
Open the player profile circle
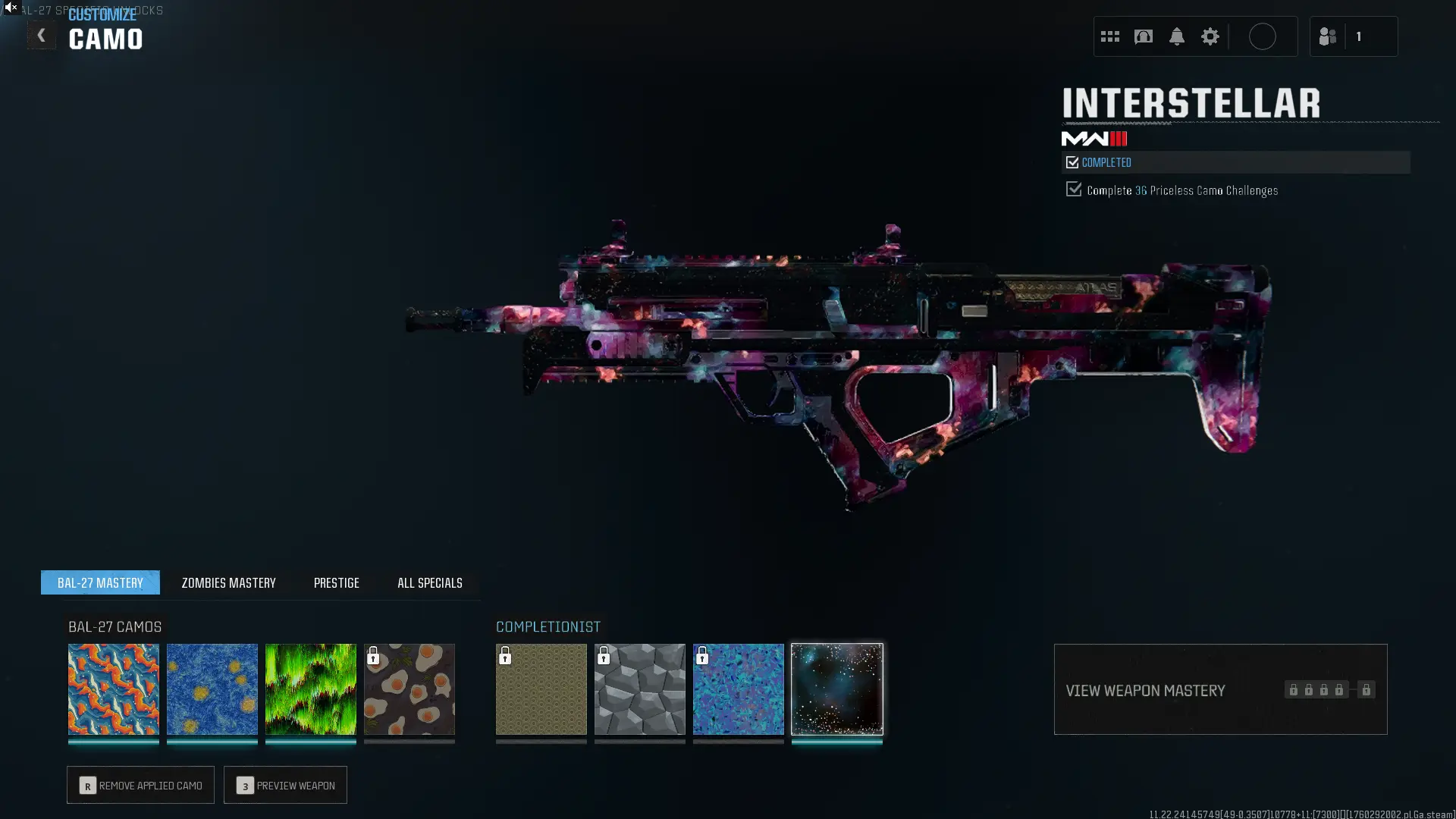[x=1262, y=36]
